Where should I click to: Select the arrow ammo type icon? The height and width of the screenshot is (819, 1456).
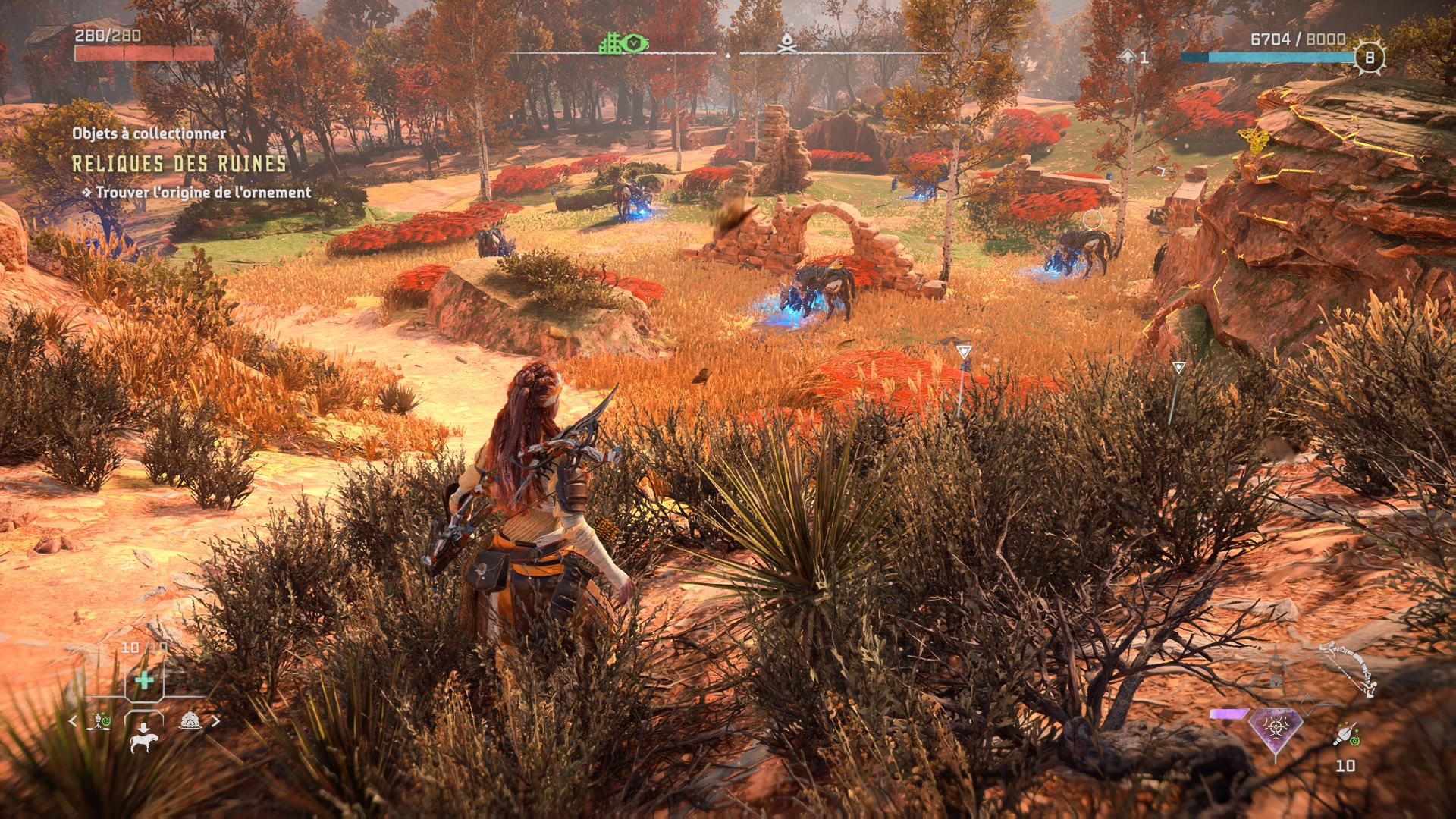1345,736
